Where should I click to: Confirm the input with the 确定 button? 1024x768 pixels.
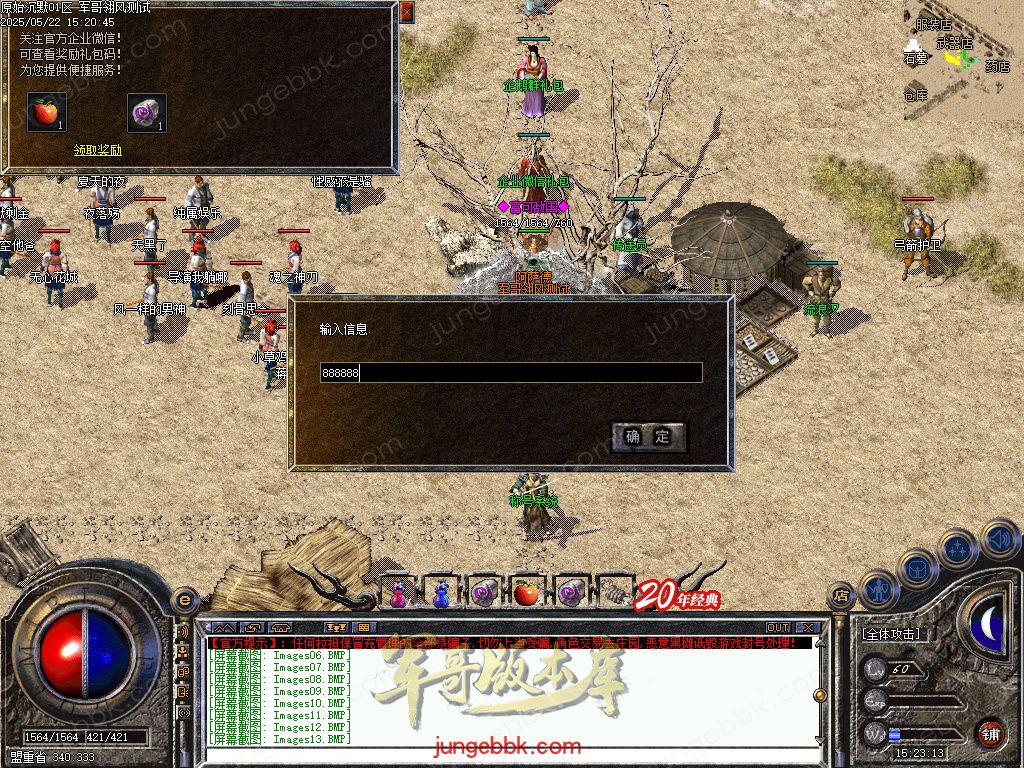coord(648,436)
